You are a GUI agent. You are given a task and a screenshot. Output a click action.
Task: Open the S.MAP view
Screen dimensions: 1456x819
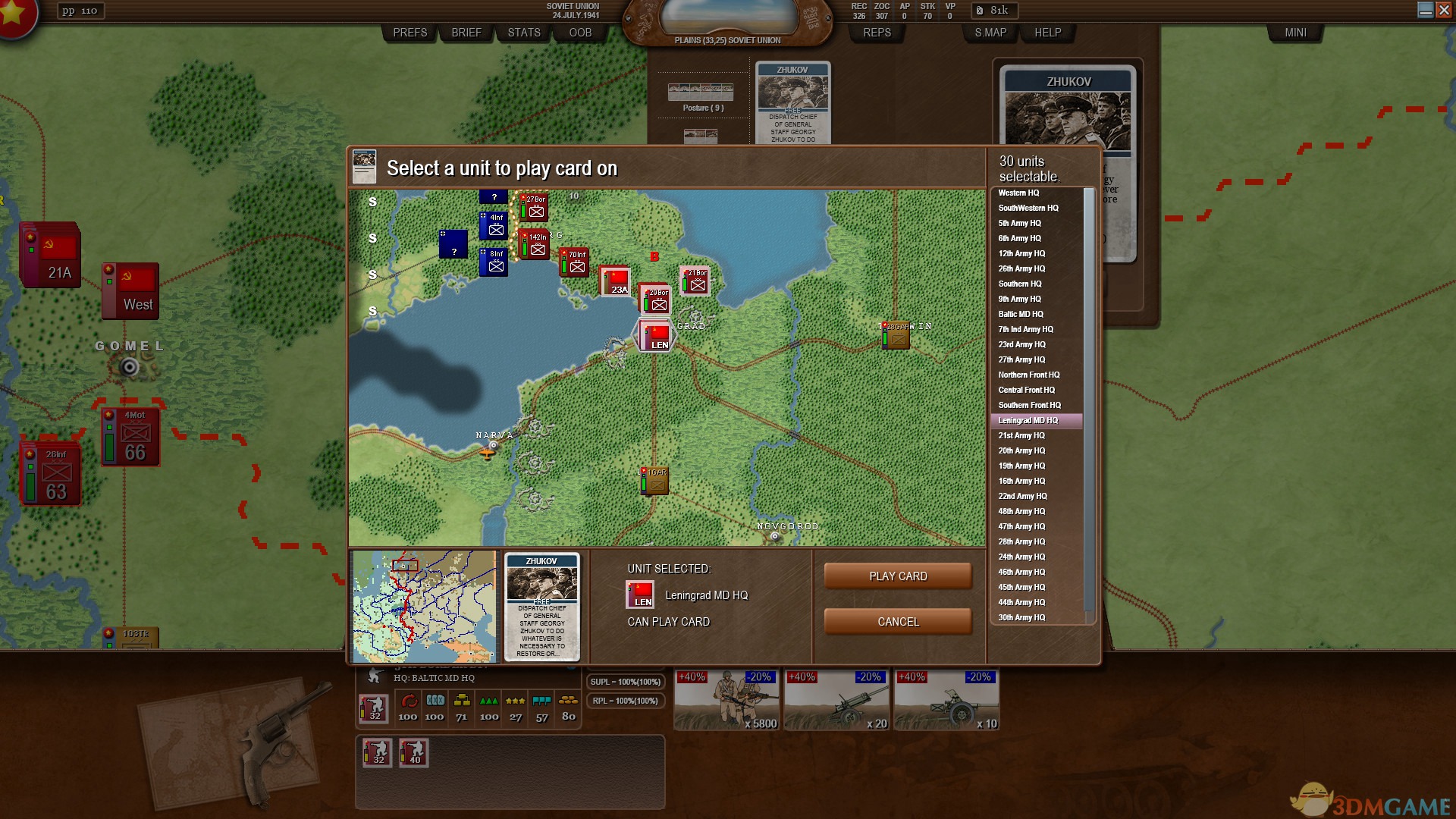point(990,33)
